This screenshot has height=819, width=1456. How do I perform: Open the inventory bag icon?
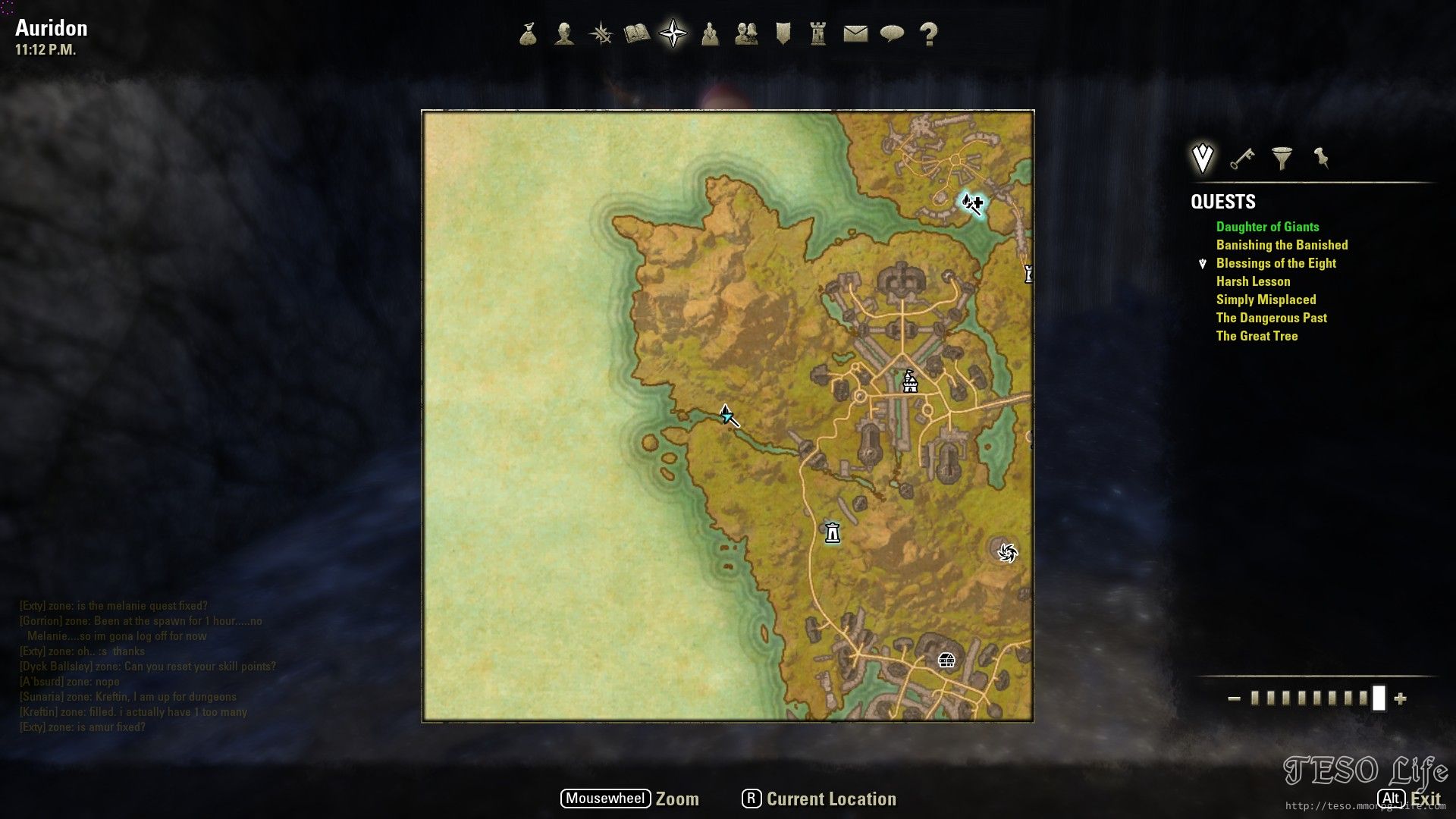(x=529, y=34)
